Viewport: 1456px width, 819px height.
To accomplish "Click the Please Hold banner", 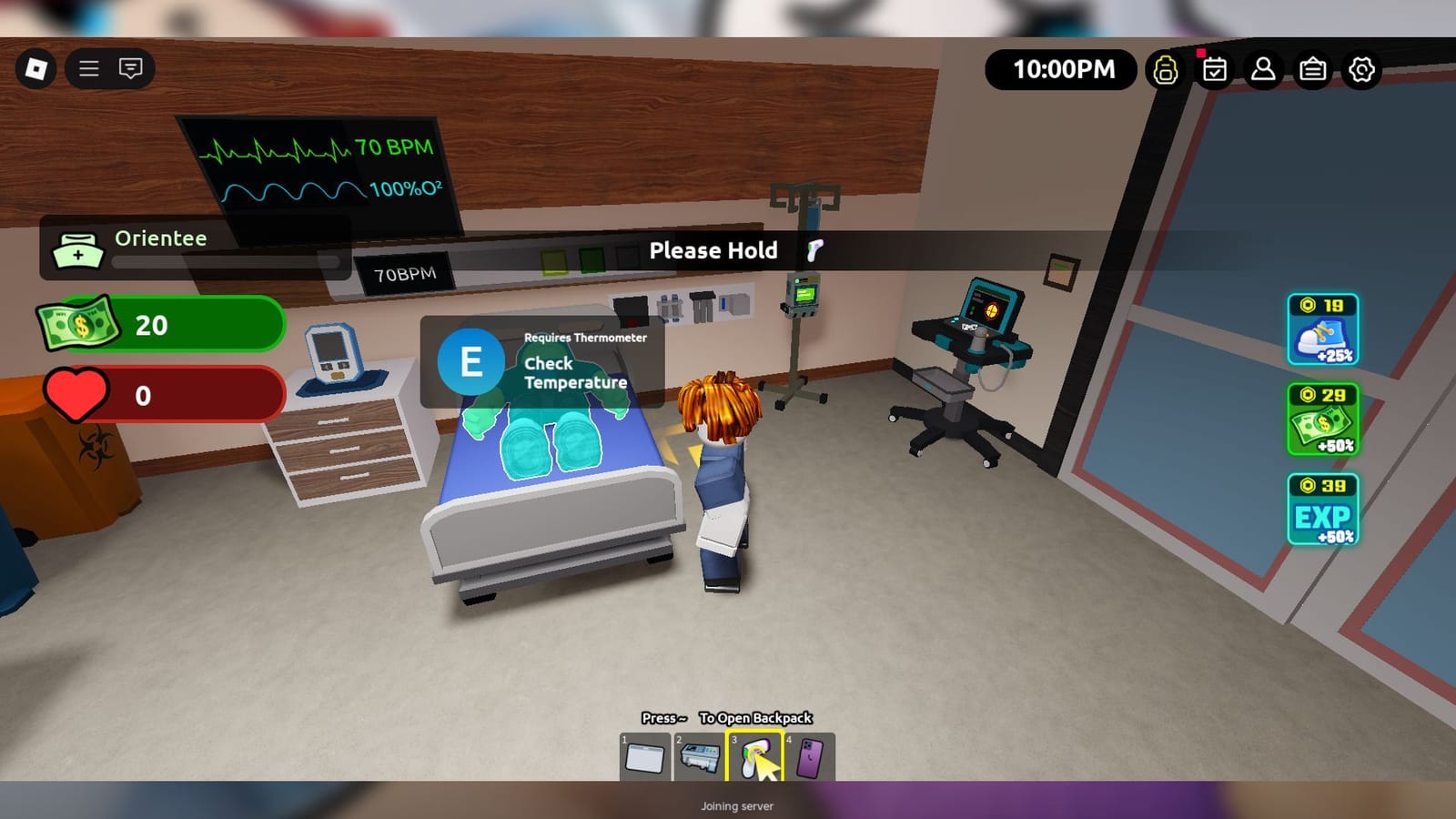I will [x=715, y=251].
